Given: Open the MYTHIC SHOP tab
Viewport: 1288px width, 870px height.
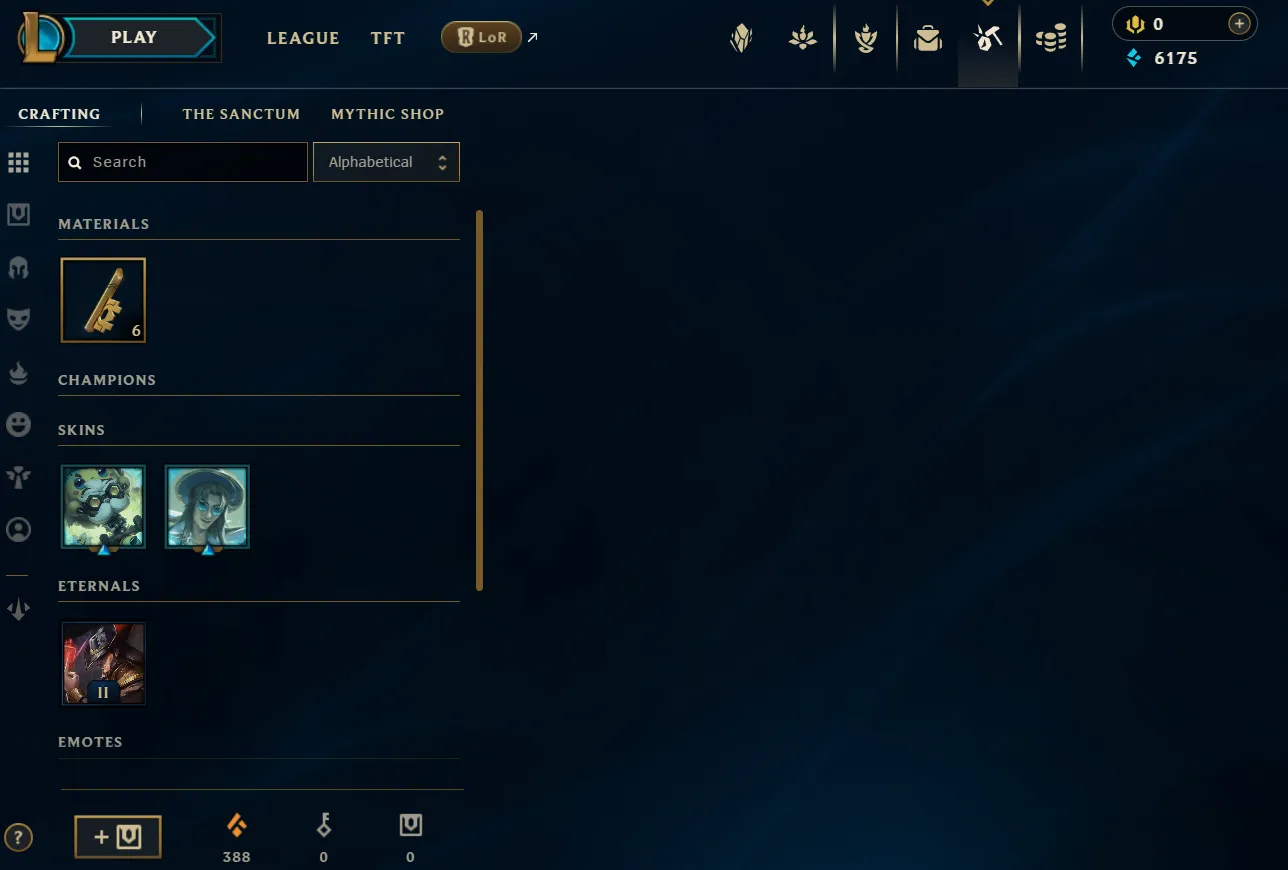Looking at the screenshot, I should tap(388, 114).
